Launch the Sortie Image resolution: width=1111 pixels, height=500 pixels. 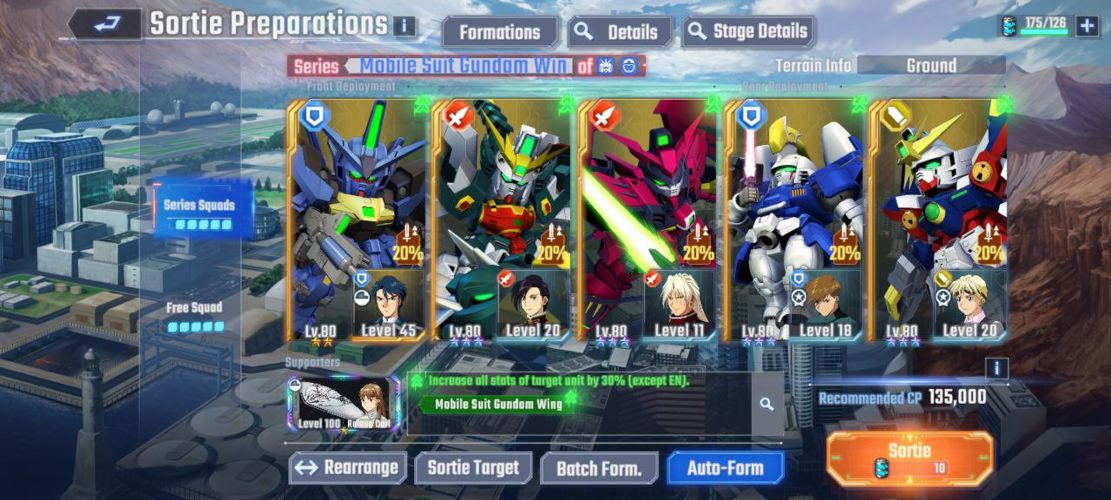(x=910, y=458)
